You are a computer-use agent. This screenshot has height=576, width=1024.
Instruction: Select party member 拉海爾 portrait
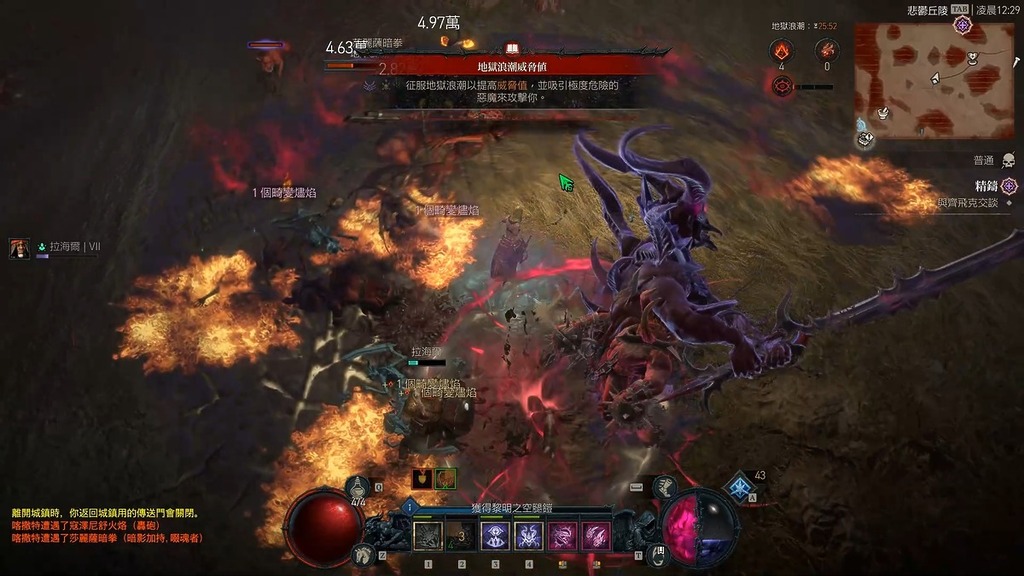[20, 248]
